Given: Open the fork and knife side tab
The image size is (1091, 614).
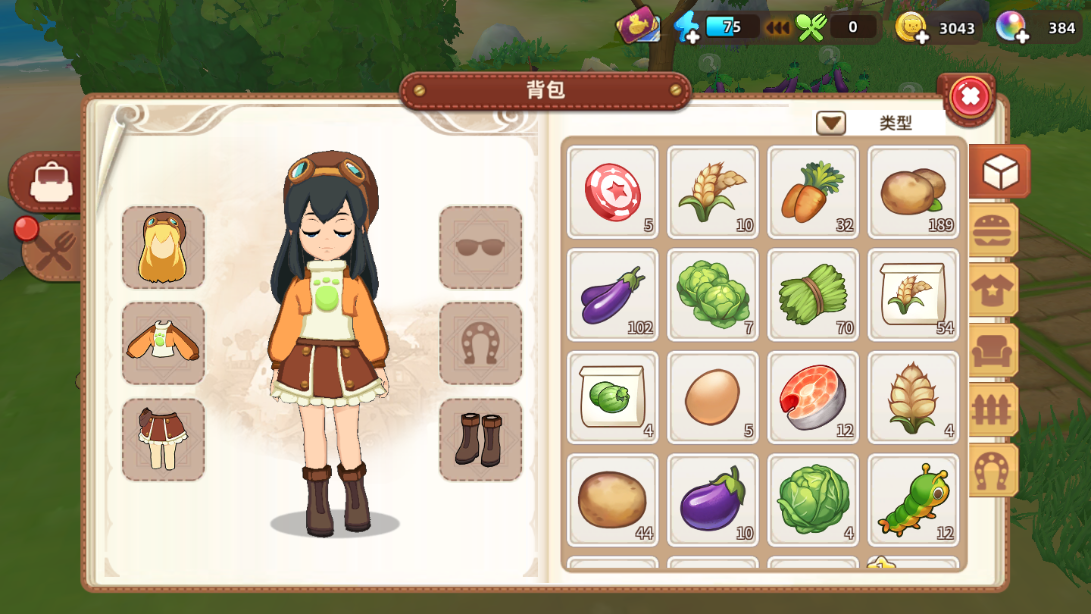Looking at the screenshot, I should tap(52, 250).
